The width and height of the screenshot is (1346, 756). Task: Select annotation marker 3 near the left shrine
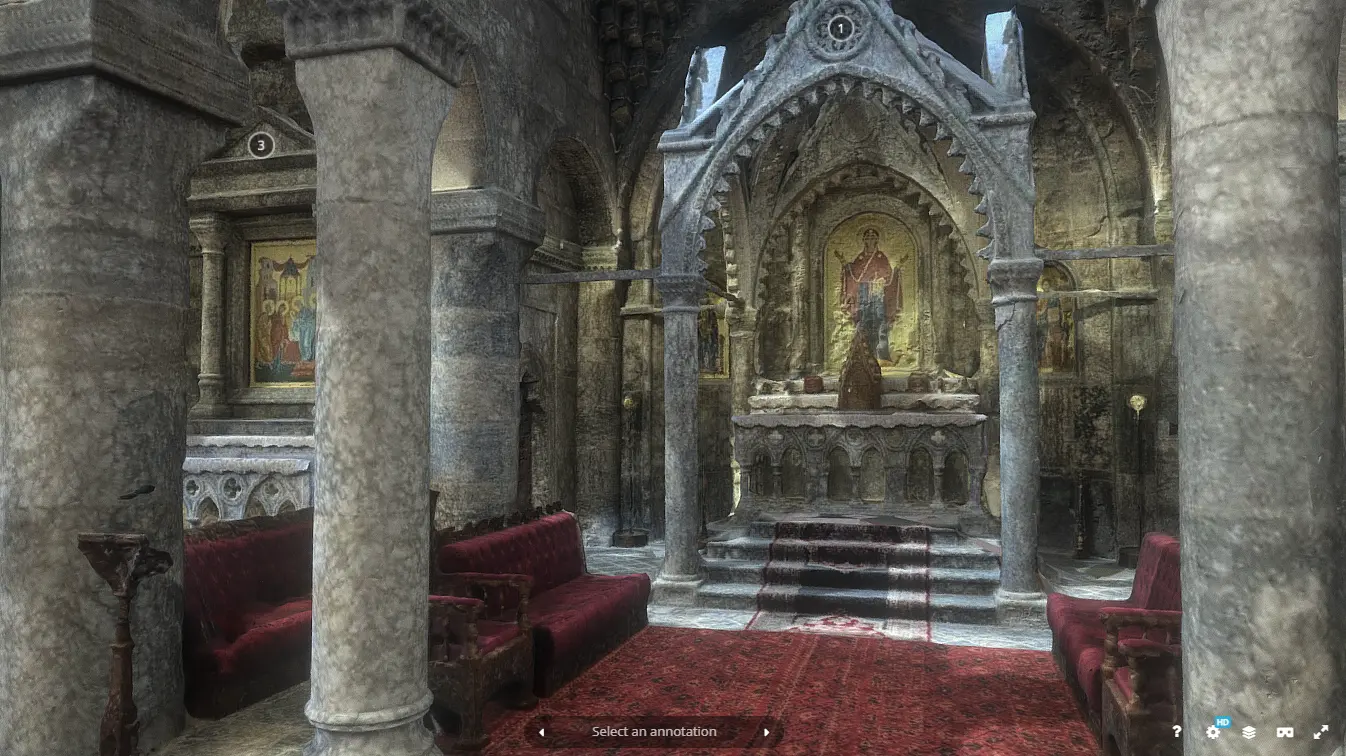[261, 146]
